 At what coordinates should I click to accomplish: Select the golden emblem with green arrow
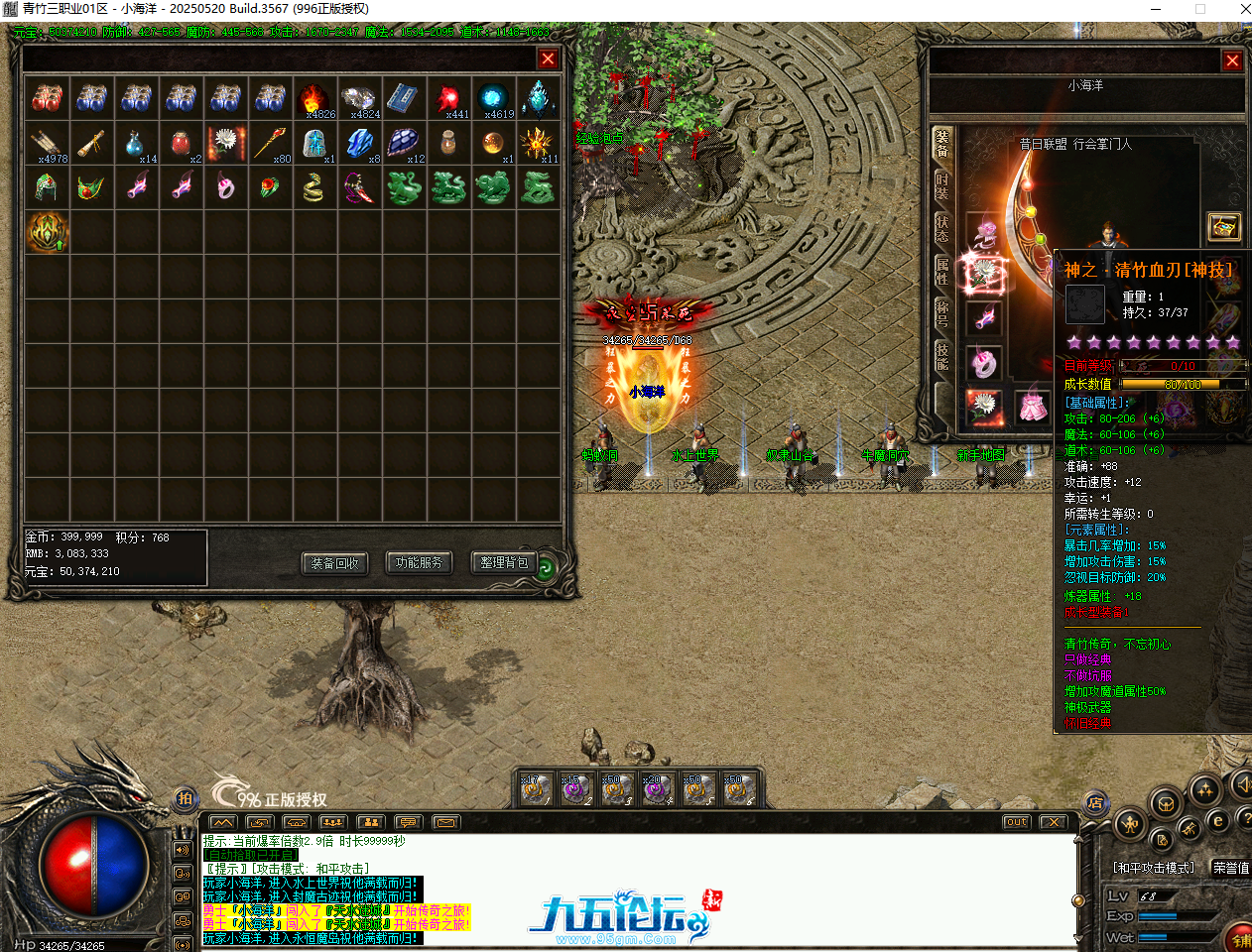coord(47,231)
